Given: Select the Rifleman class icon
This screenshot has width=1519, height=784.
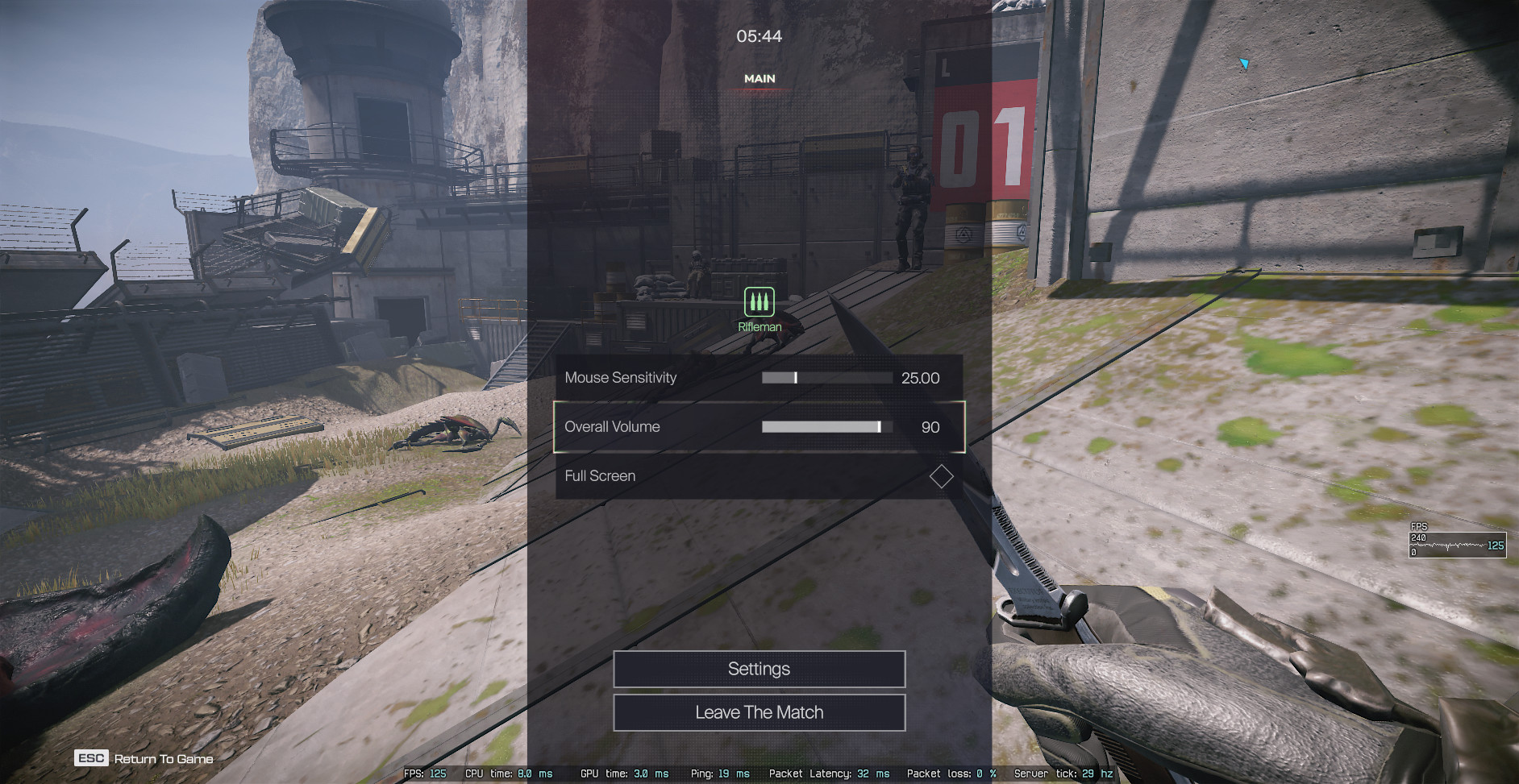Looking at the screenshot, I should 759,302.
